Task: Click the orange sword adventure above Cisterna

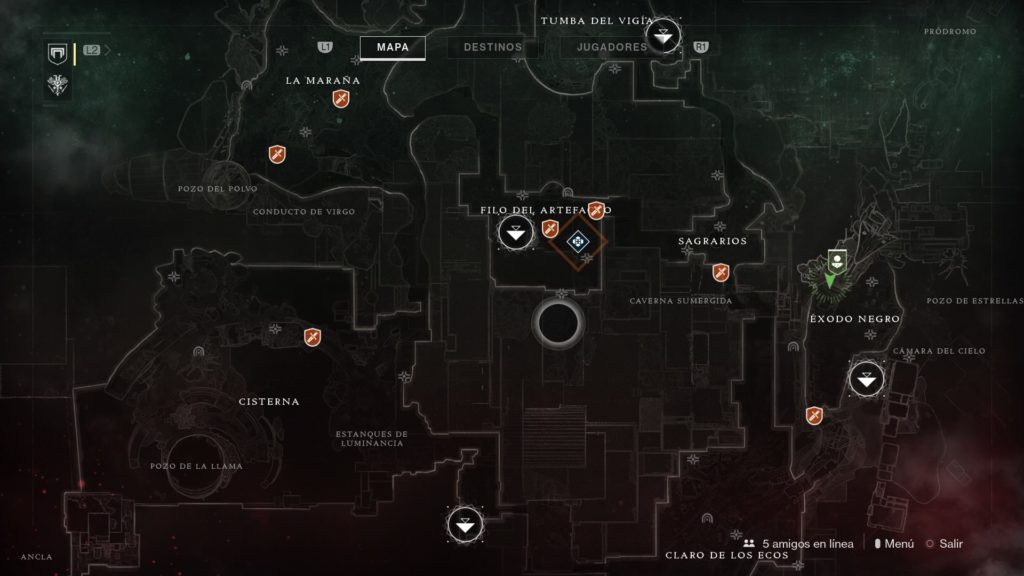Action: (x=312, y=337)
